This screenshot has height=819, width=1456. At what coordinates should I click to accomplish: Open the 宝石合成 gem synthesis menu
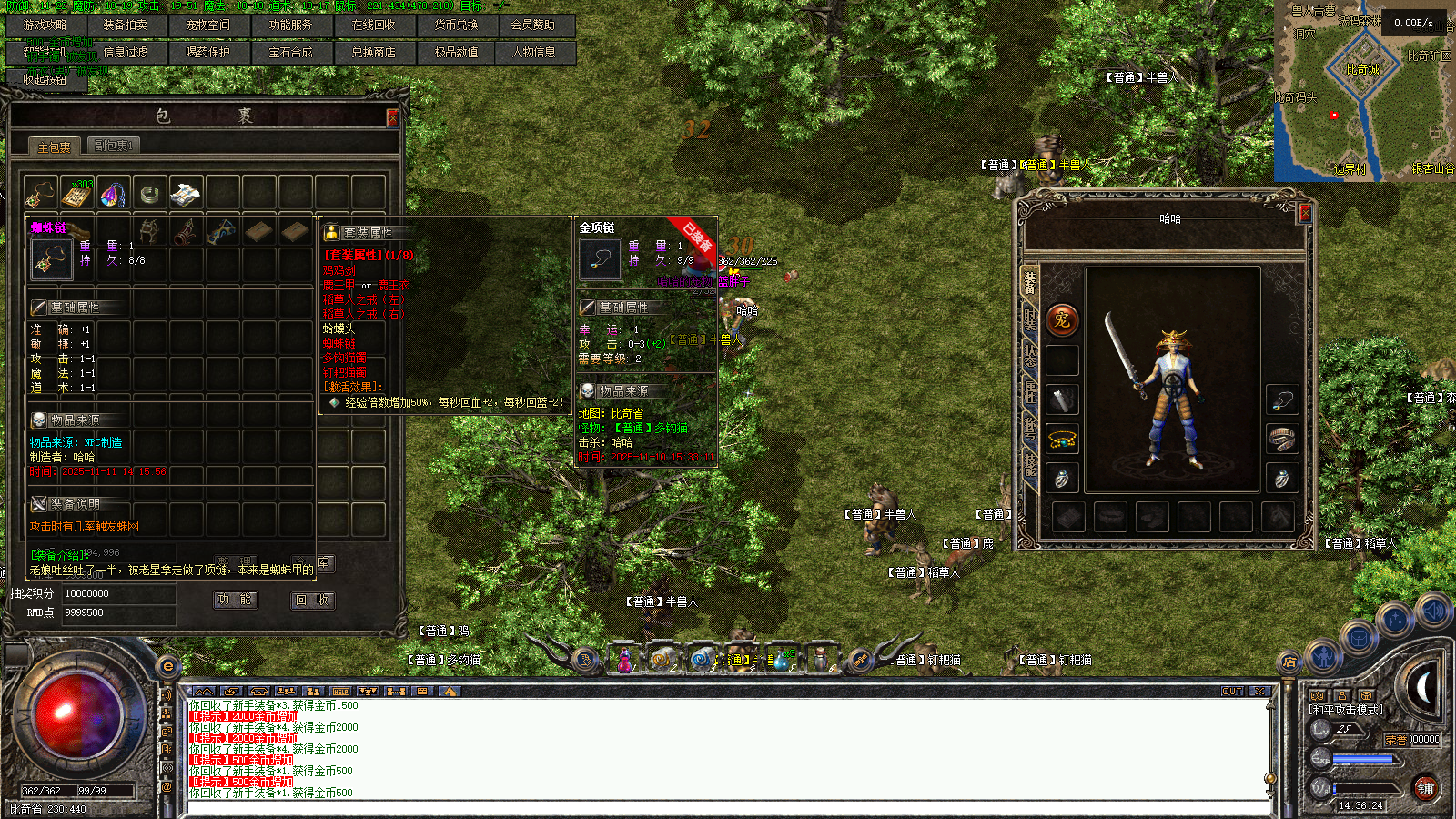click(x=291, y=53)
